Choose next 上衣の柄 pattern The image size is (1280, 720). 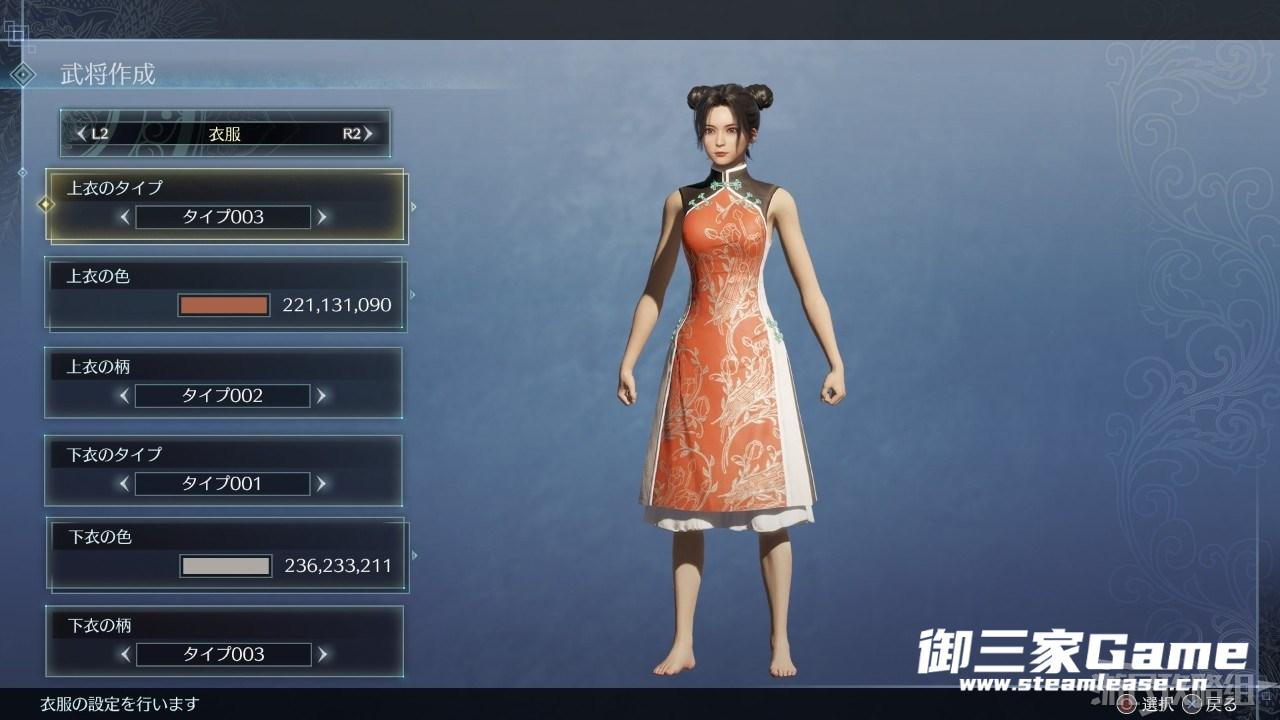(321, 396)
